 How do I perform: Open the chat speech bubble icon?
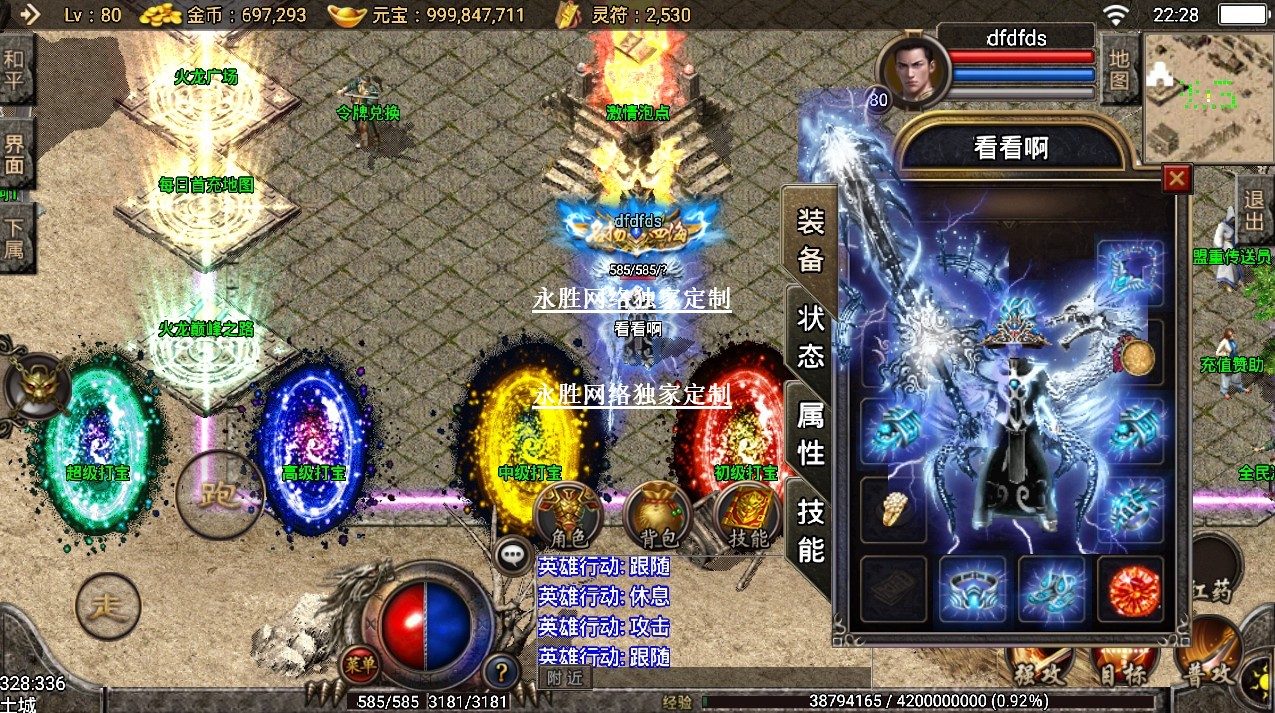click(514, 555)
